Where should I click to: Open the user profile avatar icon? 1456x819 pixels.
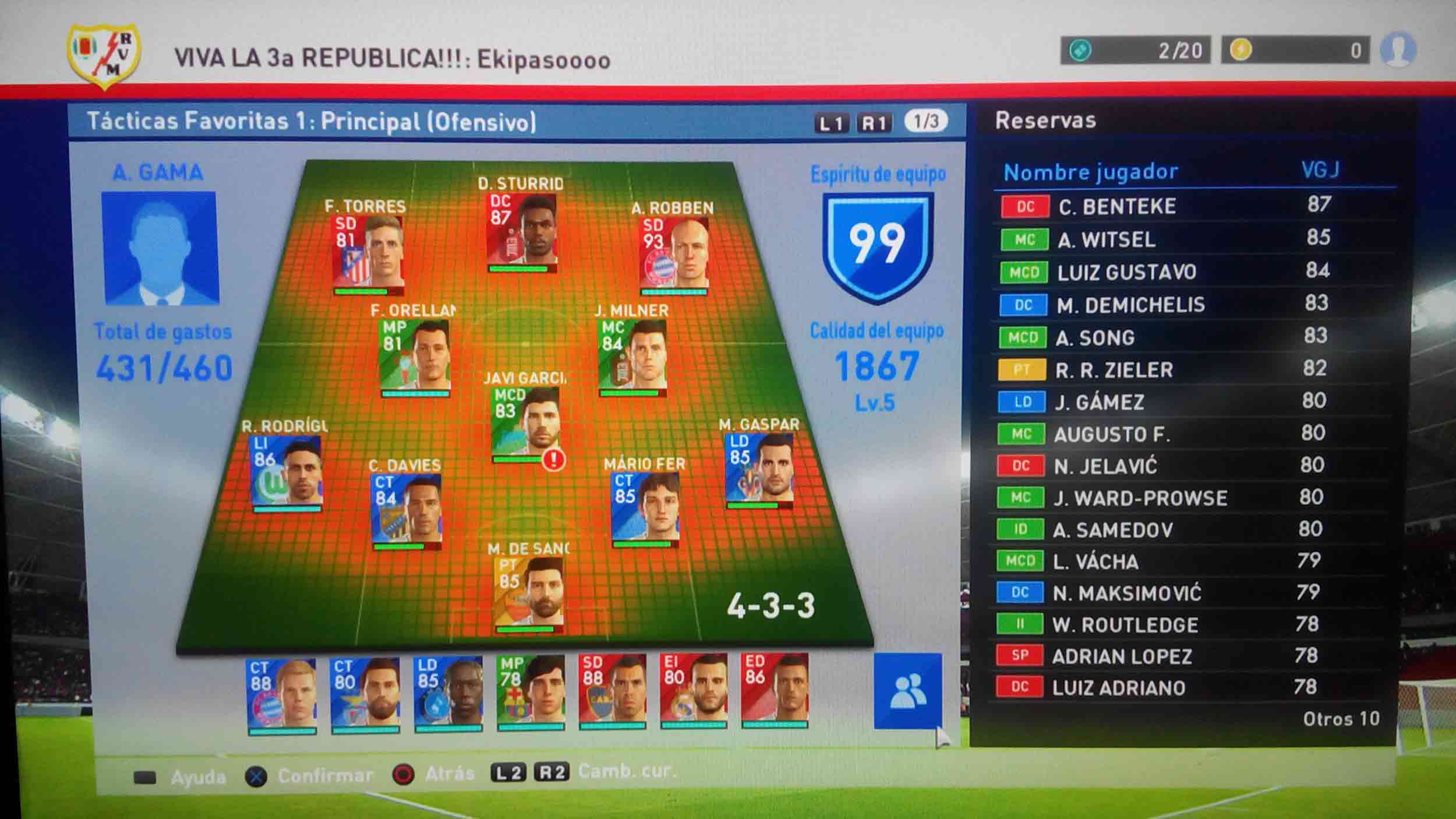pyautogui.click(x=1398, y=50)
